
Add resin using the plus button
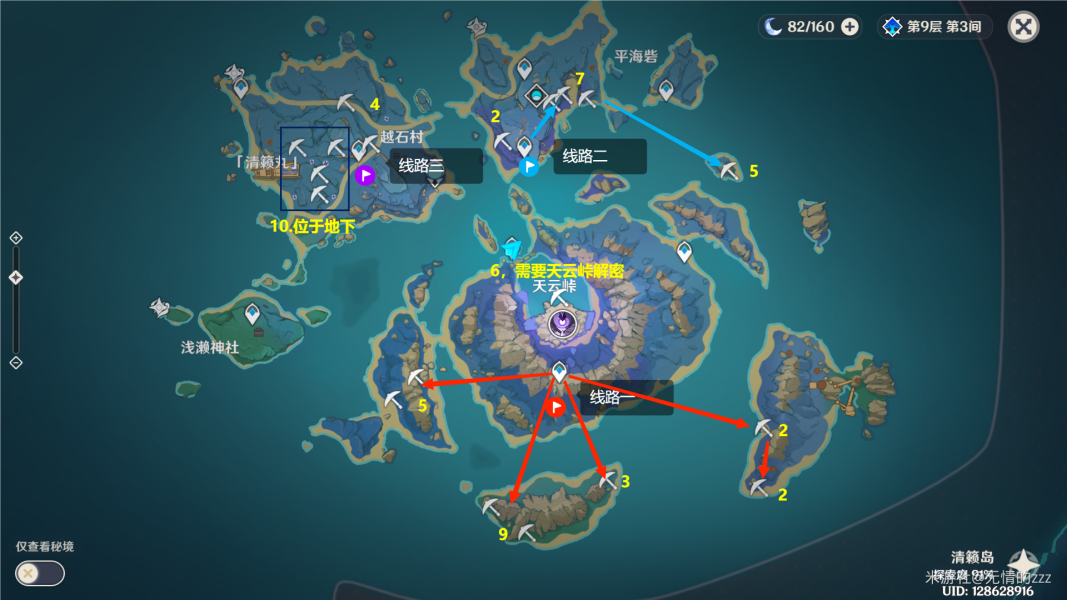(849, 27)
